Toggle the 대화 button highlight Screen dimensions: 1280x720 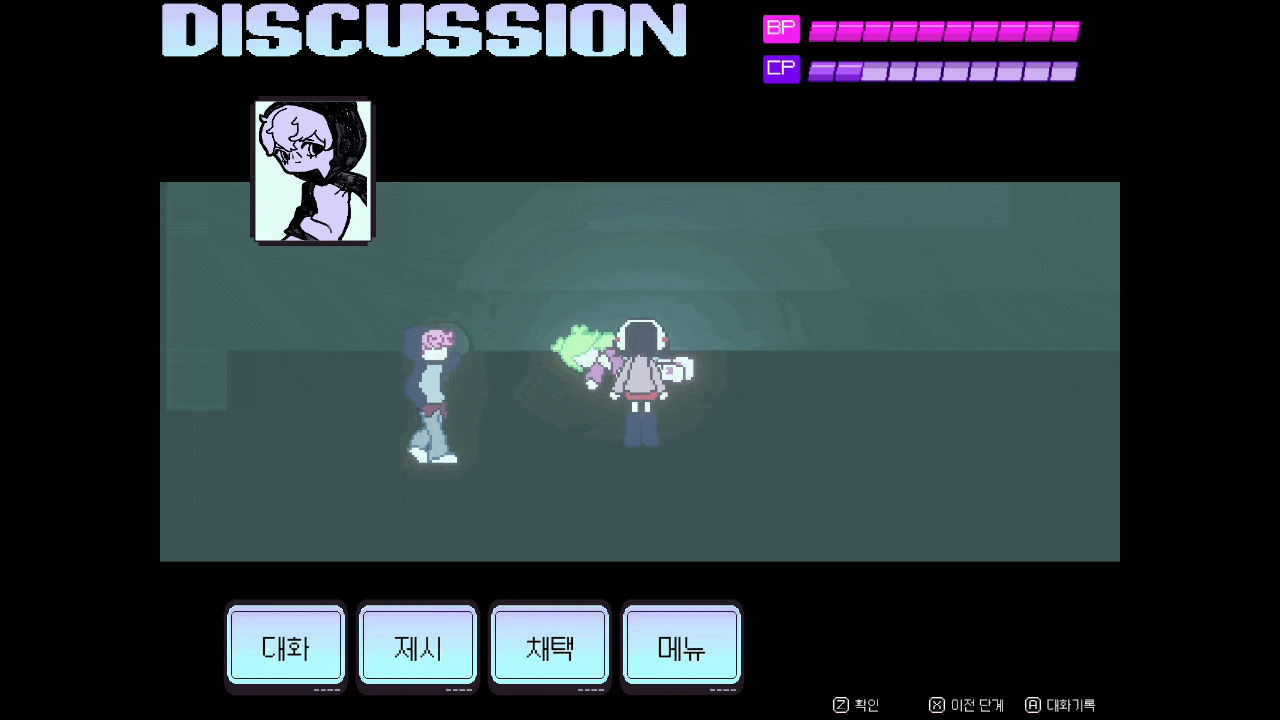pos(286,646)
